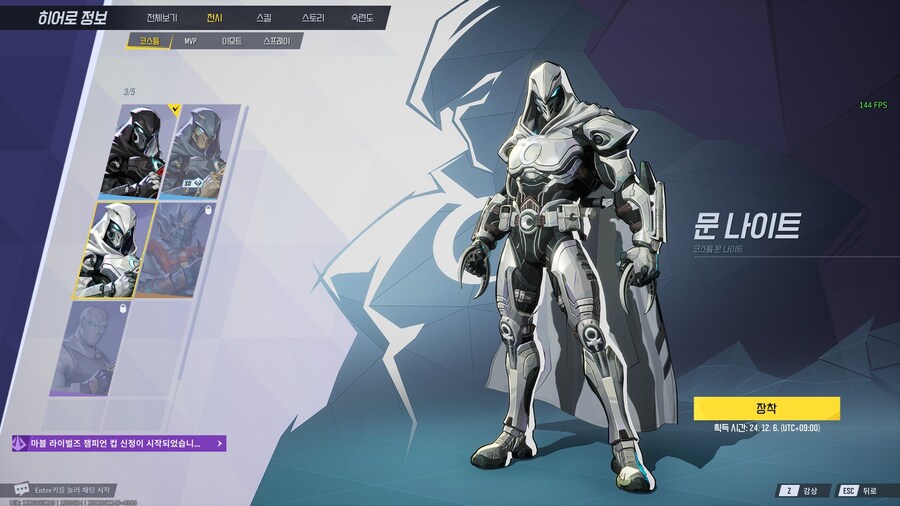Switch to the 스토리 tab

click(x=312, y=18)
